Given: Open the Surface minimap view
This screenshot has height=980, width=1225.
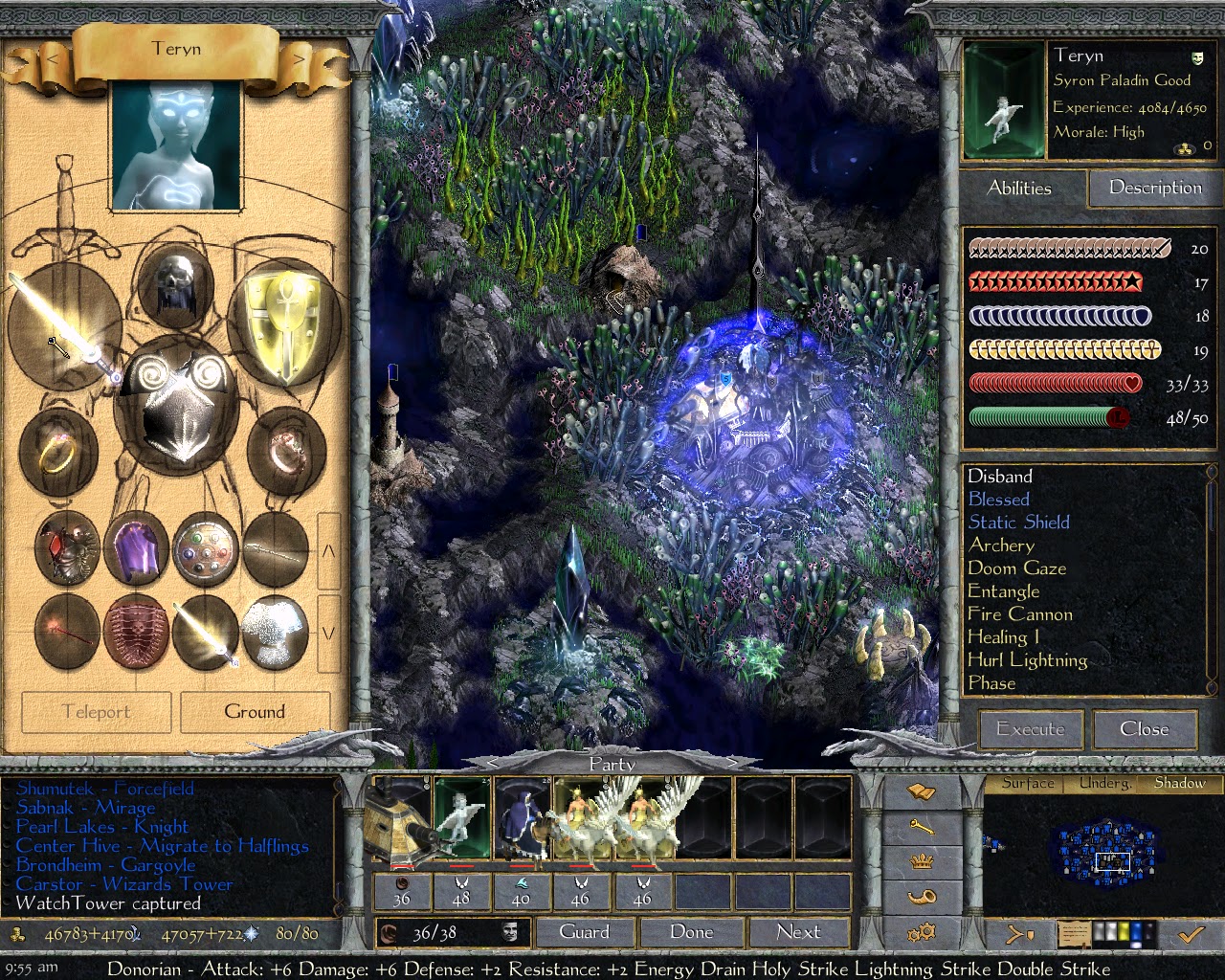Looking at the screenshot, I should 1027,783.
